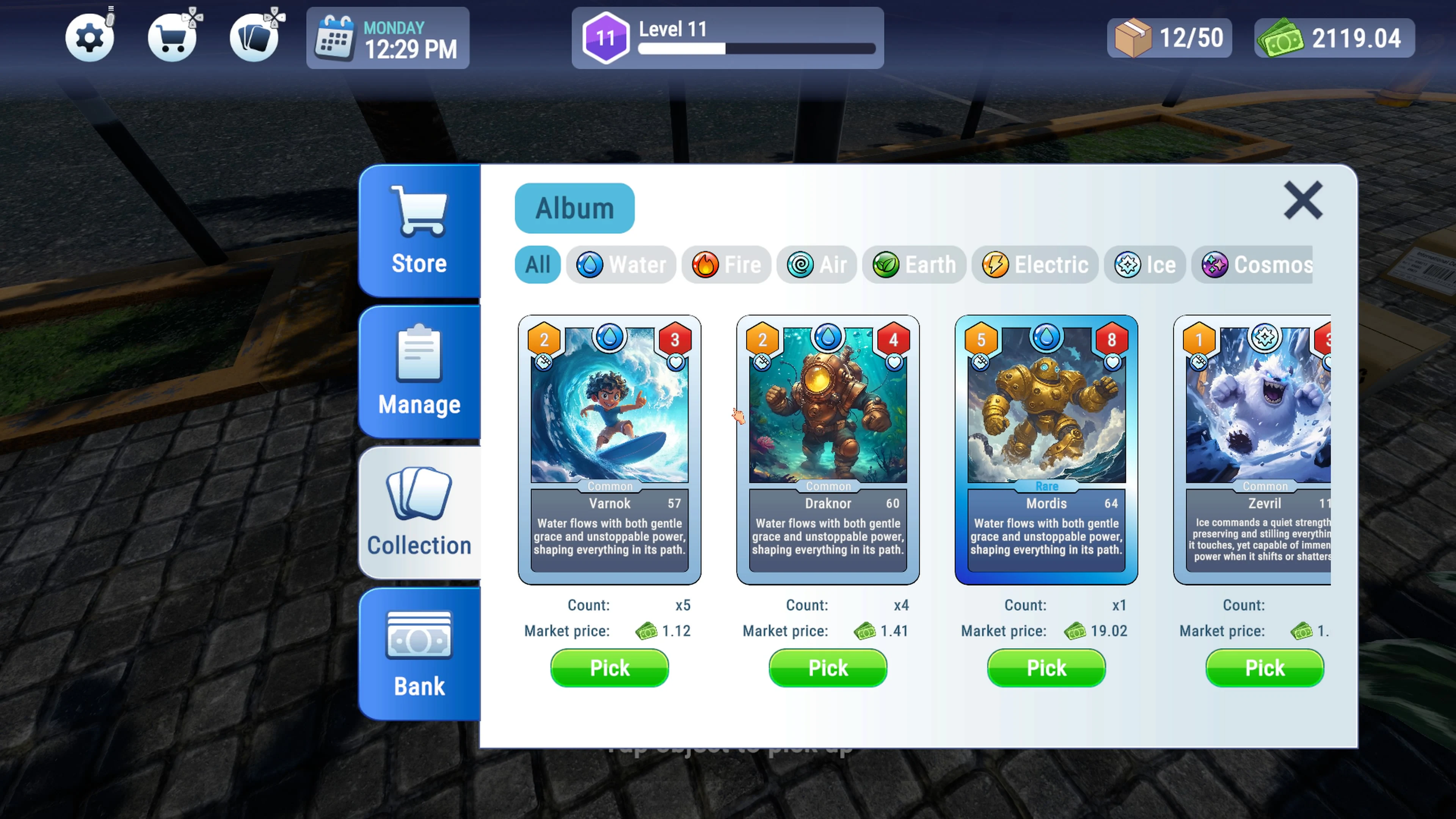Pick the rare Mordis card

[x=1046, y=667]
